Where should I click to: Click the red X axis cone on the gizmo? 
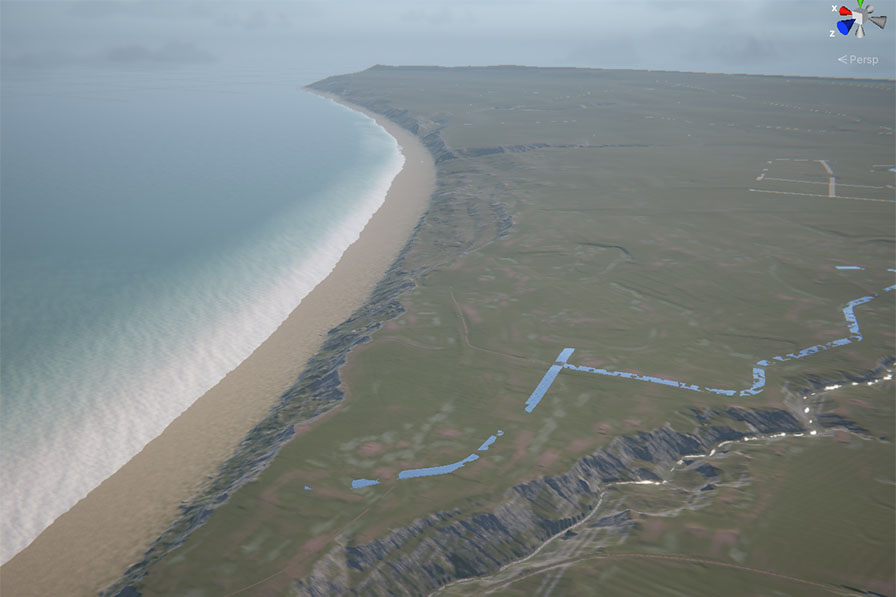[x=846, y=12]
